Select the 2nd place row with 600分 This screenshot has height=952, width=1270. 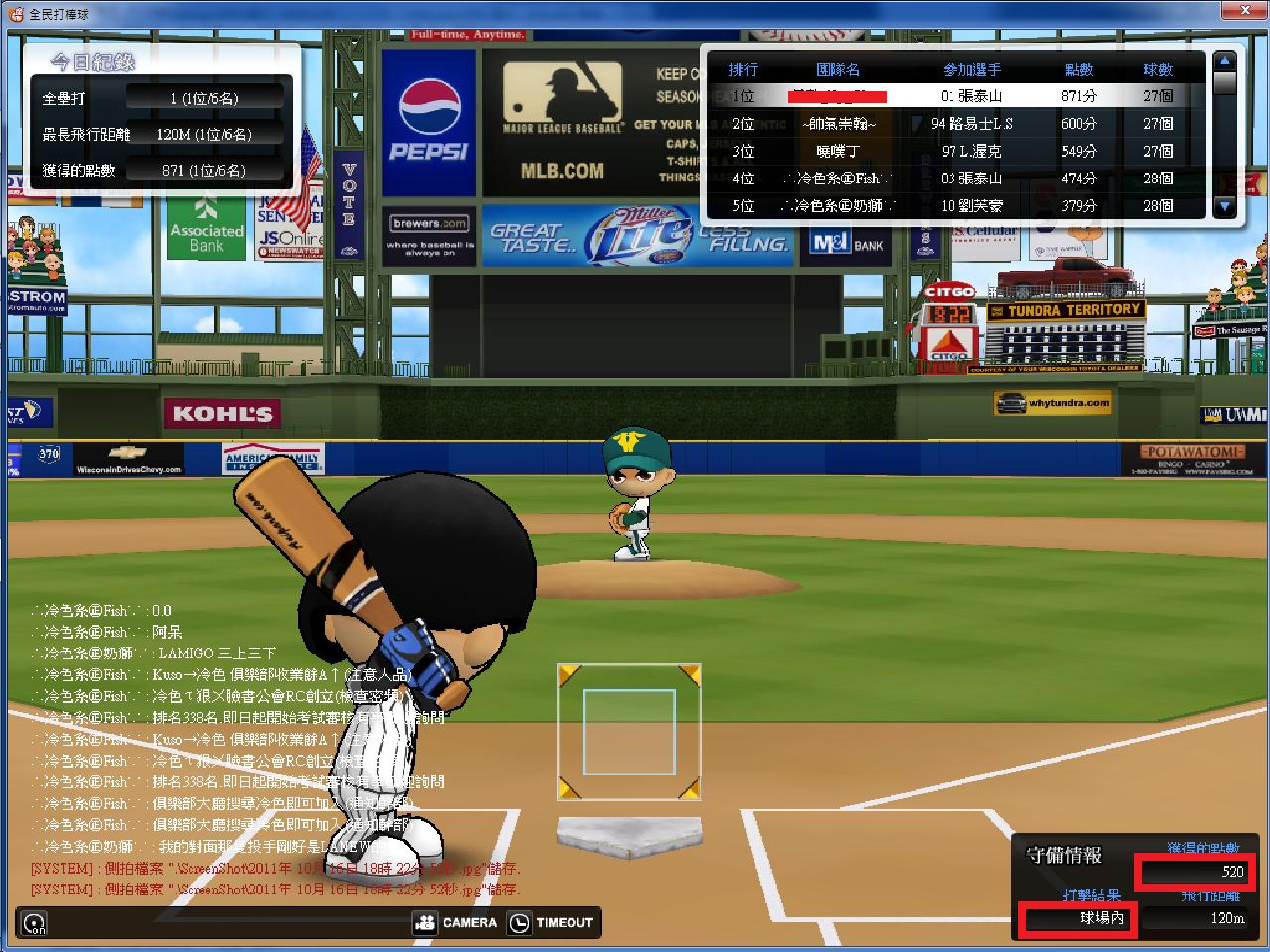pos(952,124)
